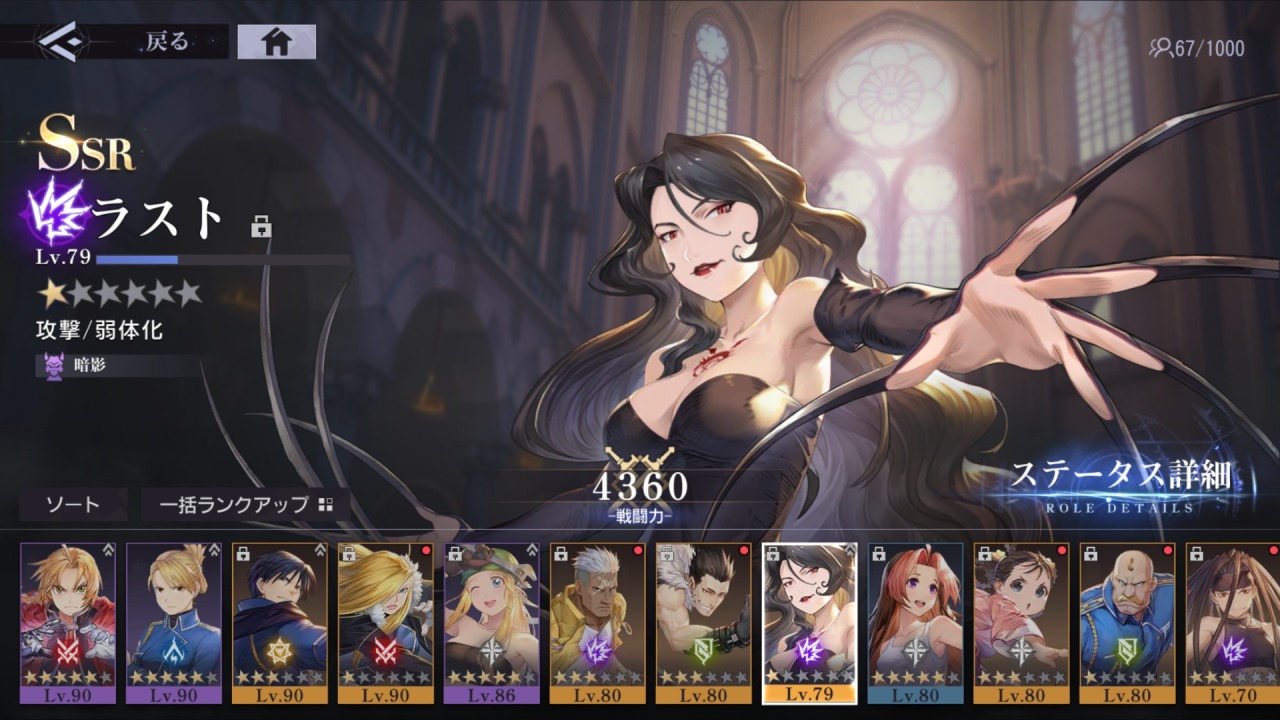Open ステータス詳細 role details

point(1120,485)
